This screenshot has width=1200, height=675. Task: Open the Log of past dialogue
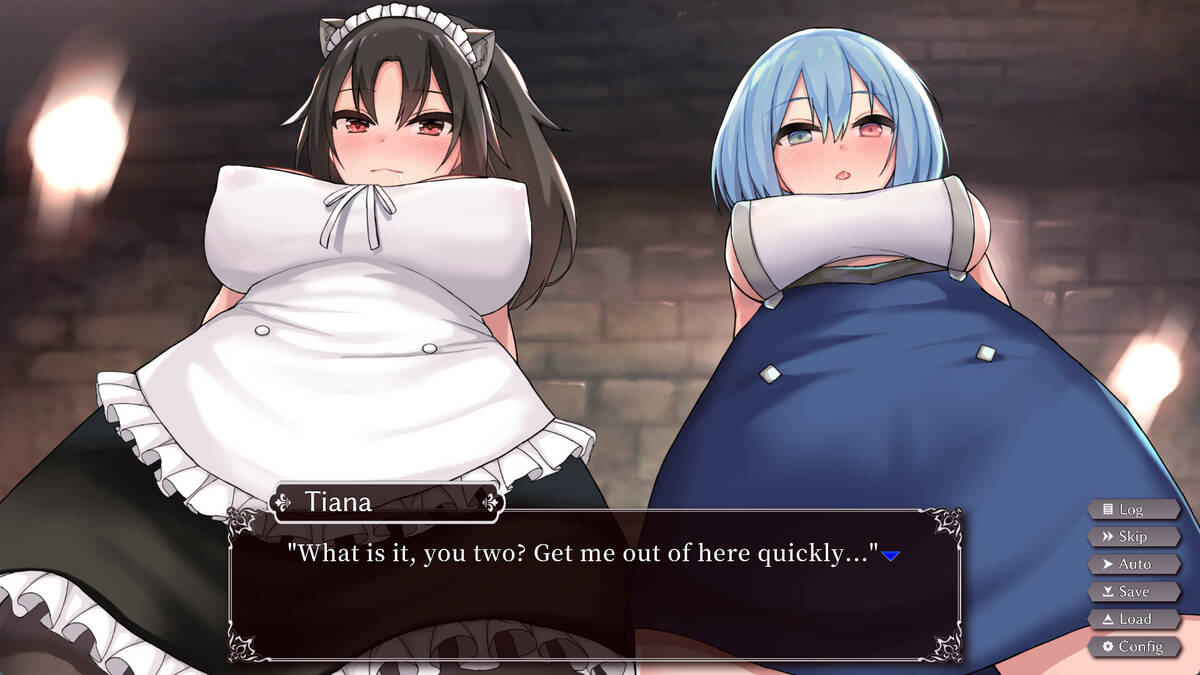1134,509
